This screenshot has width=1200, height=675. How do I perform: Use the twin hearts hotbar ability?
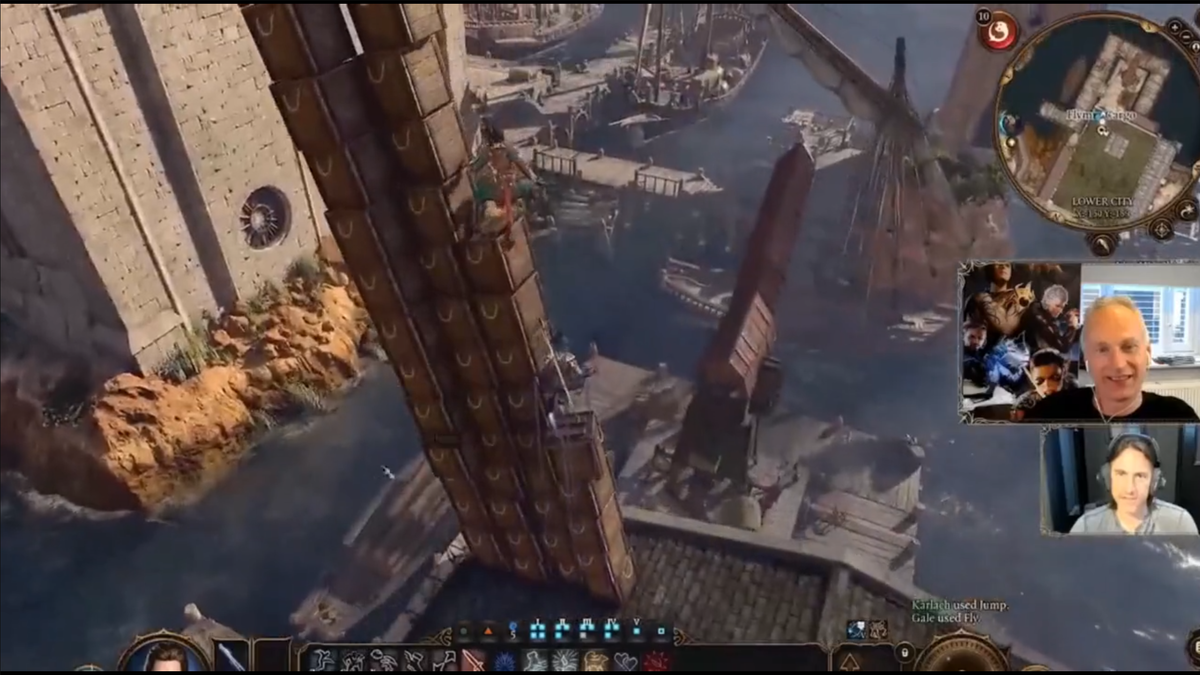(x=626, y=661)
